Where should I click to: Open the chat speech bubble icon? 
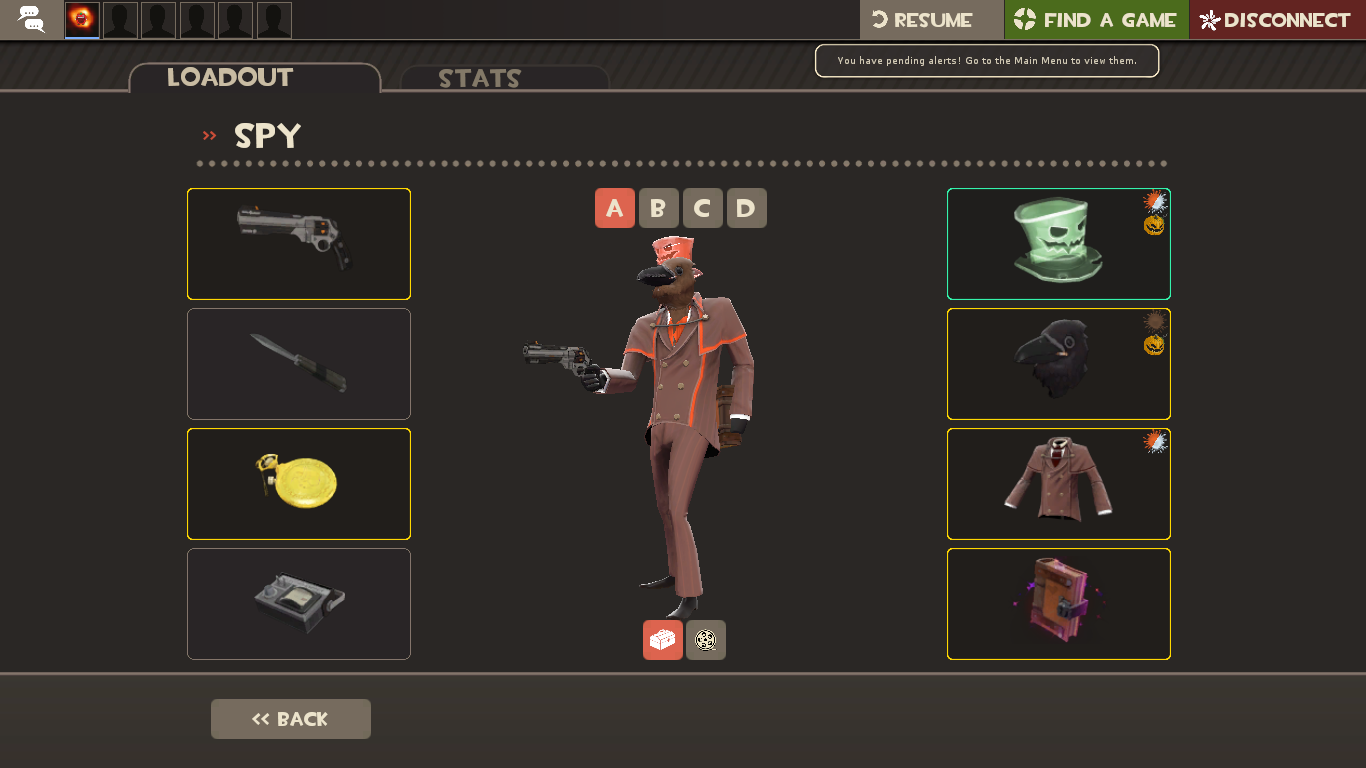[x=32, y=19]
